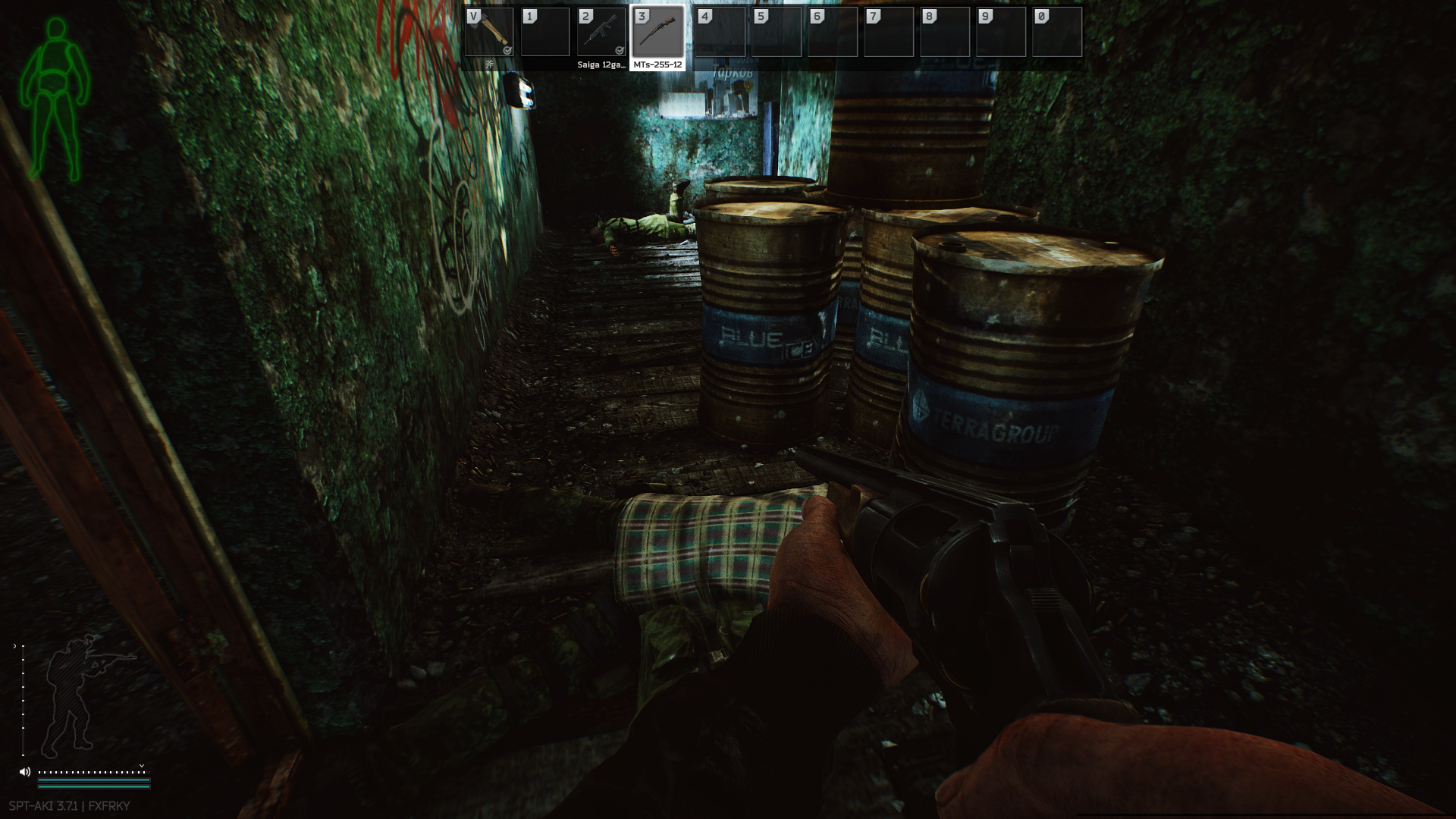Select the melee weapon slot marked V

point(489,33)
